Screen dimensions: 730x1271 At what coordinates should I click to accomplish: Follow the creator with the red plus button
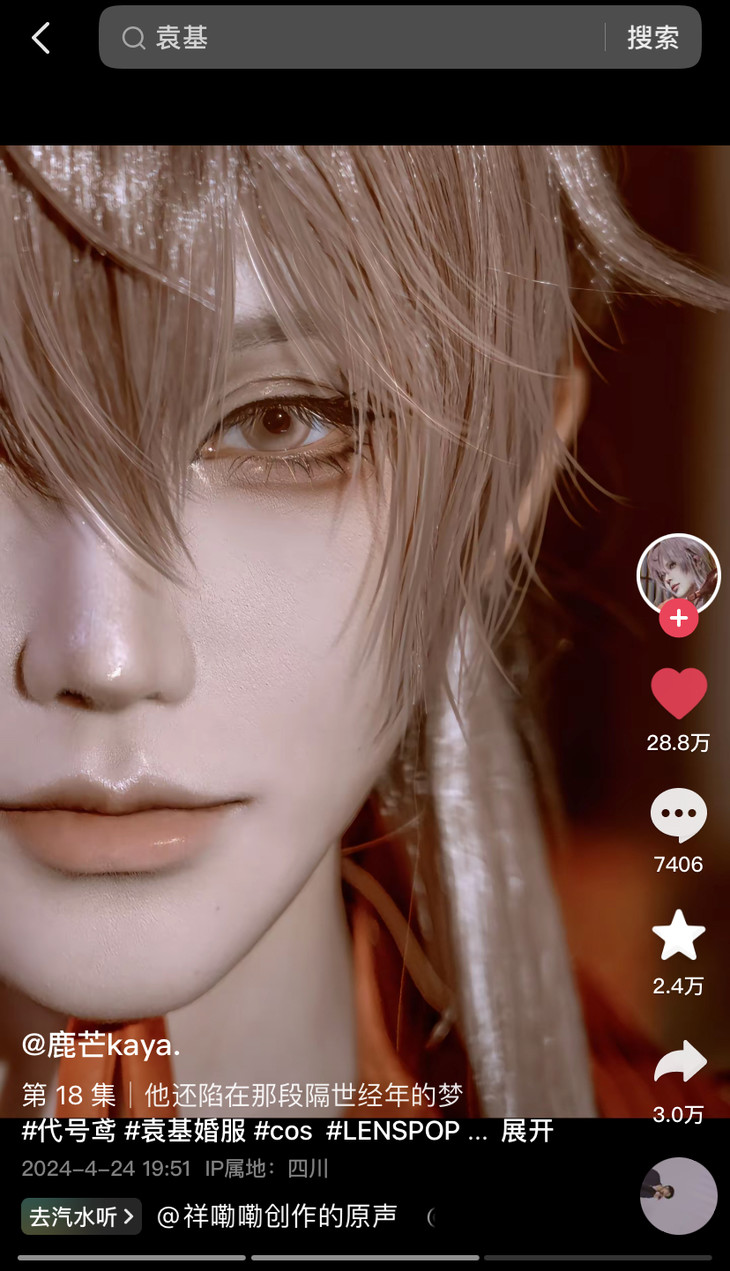(678, 618)
